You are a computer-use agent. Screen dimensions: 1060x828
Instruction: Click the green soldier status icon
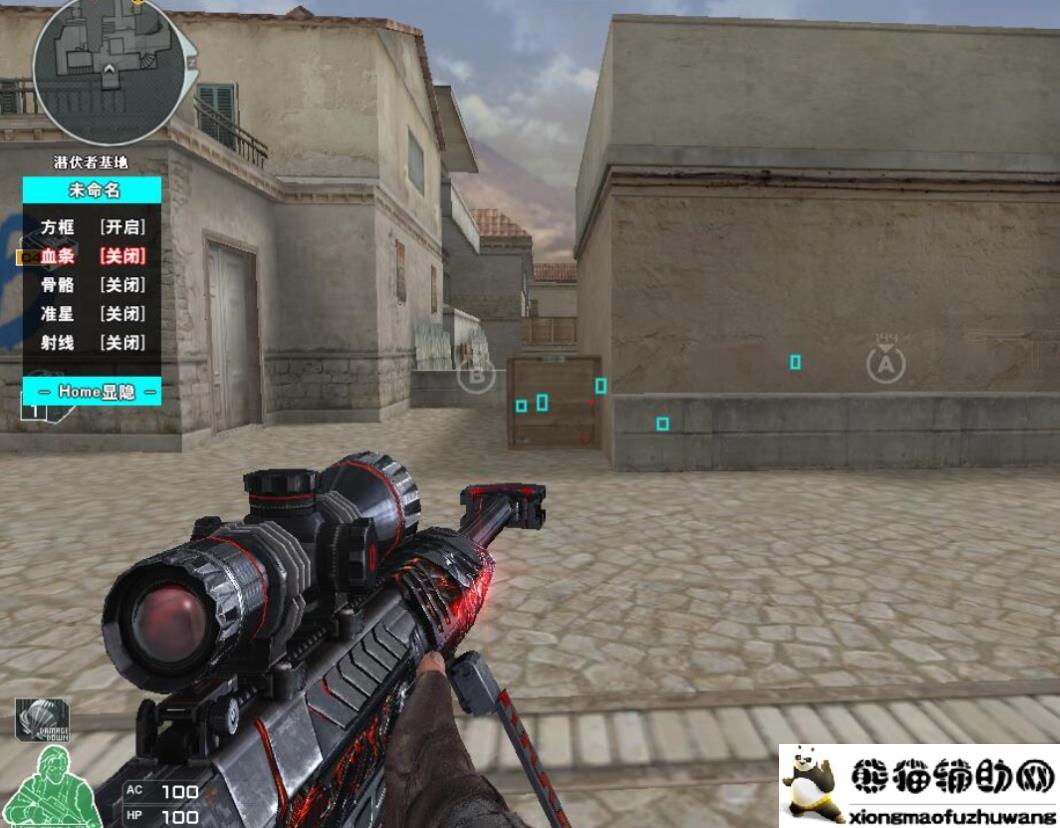pyautogui.click(x=55, y=786)
